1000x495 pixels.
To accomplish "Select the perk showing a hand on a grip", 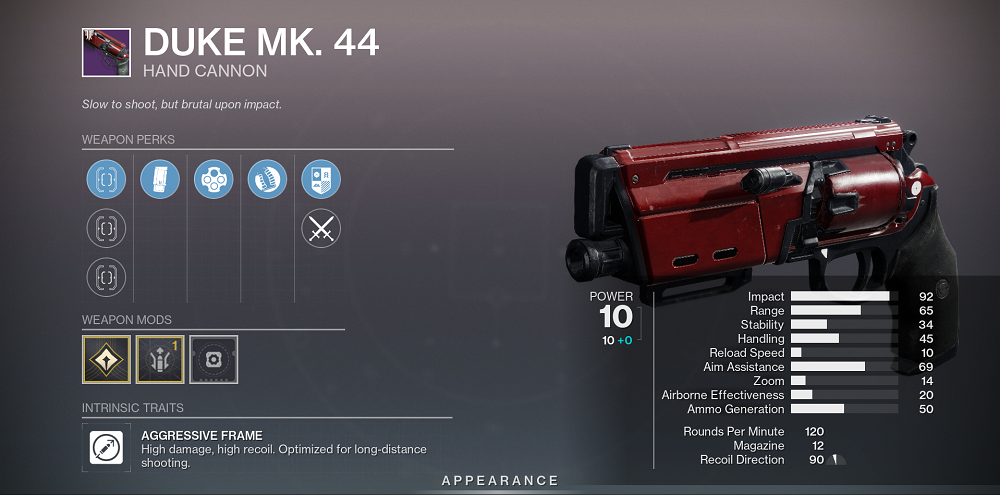I will click(267, 180).
